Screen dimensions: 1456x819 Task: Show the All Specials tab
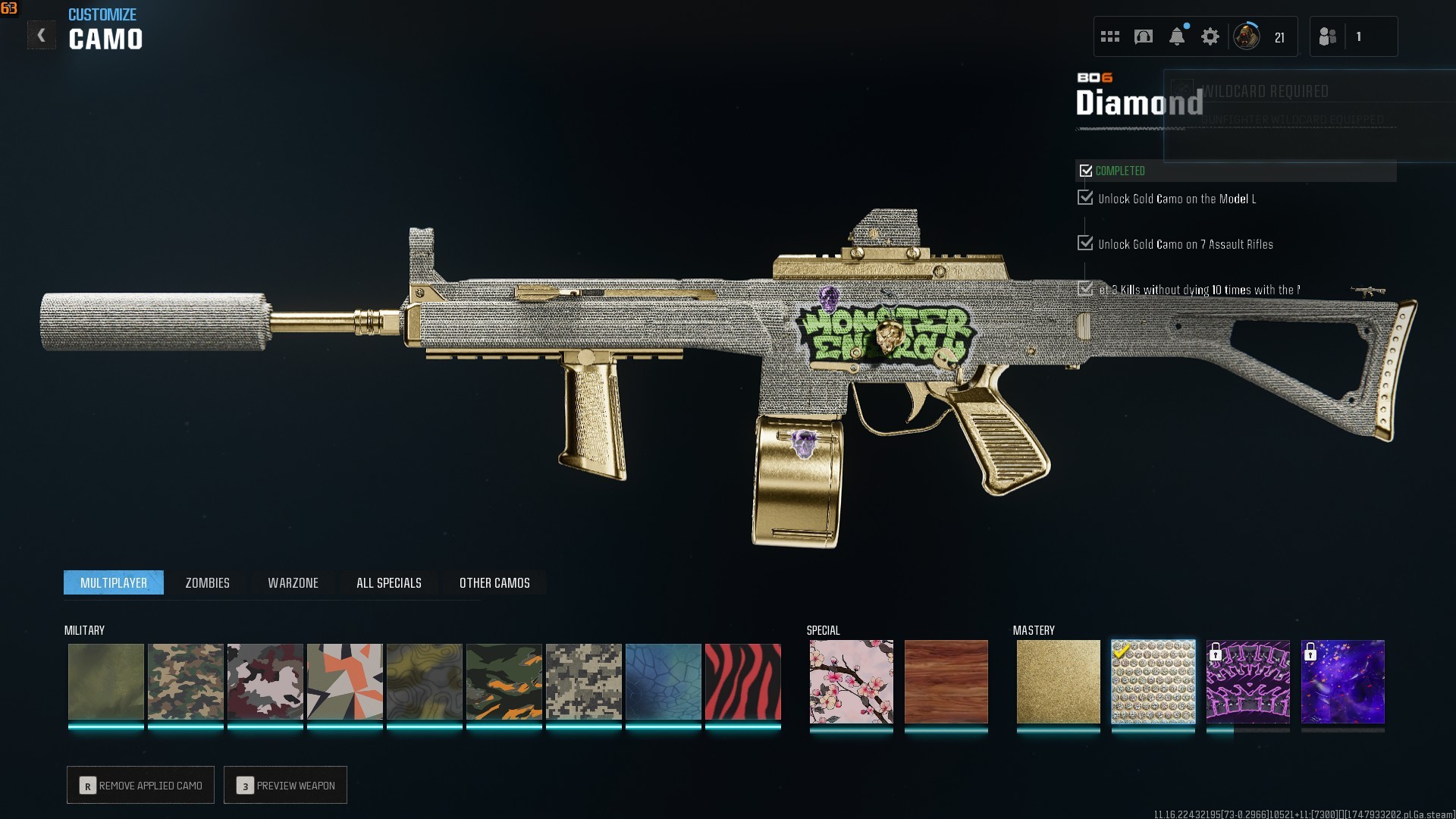388,582
